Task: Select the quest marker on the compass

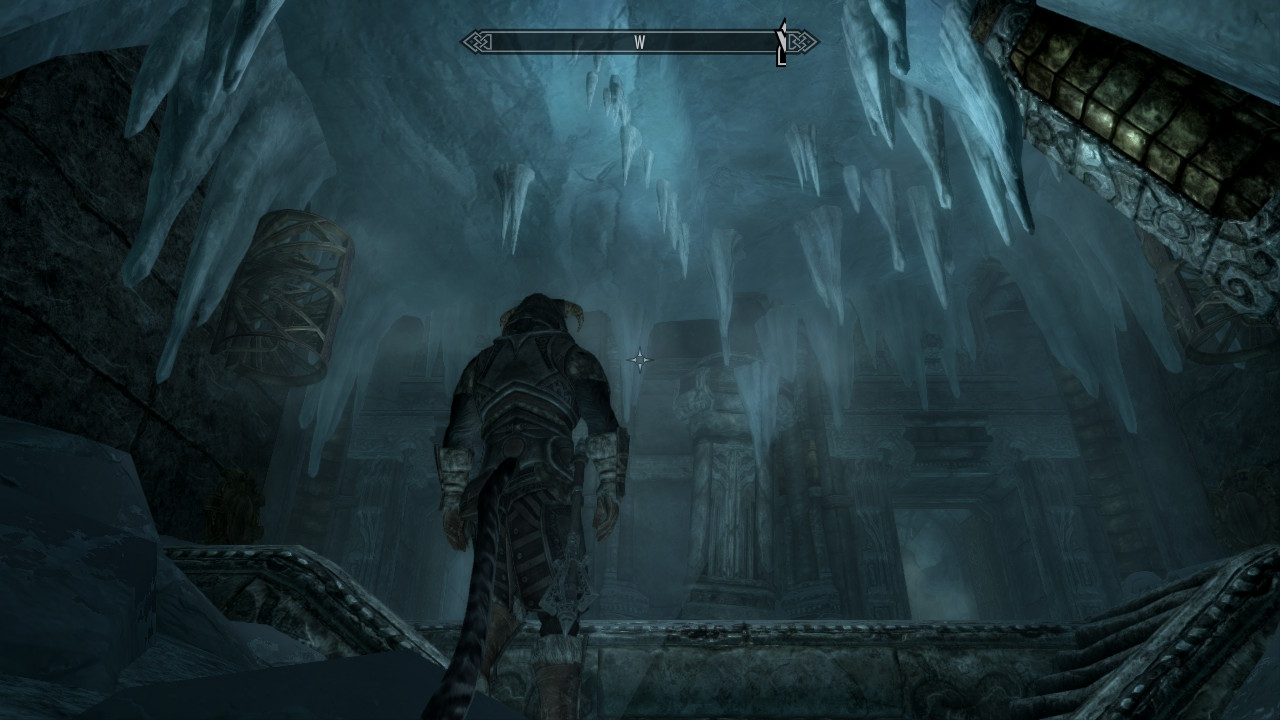Action: point(781,42)
